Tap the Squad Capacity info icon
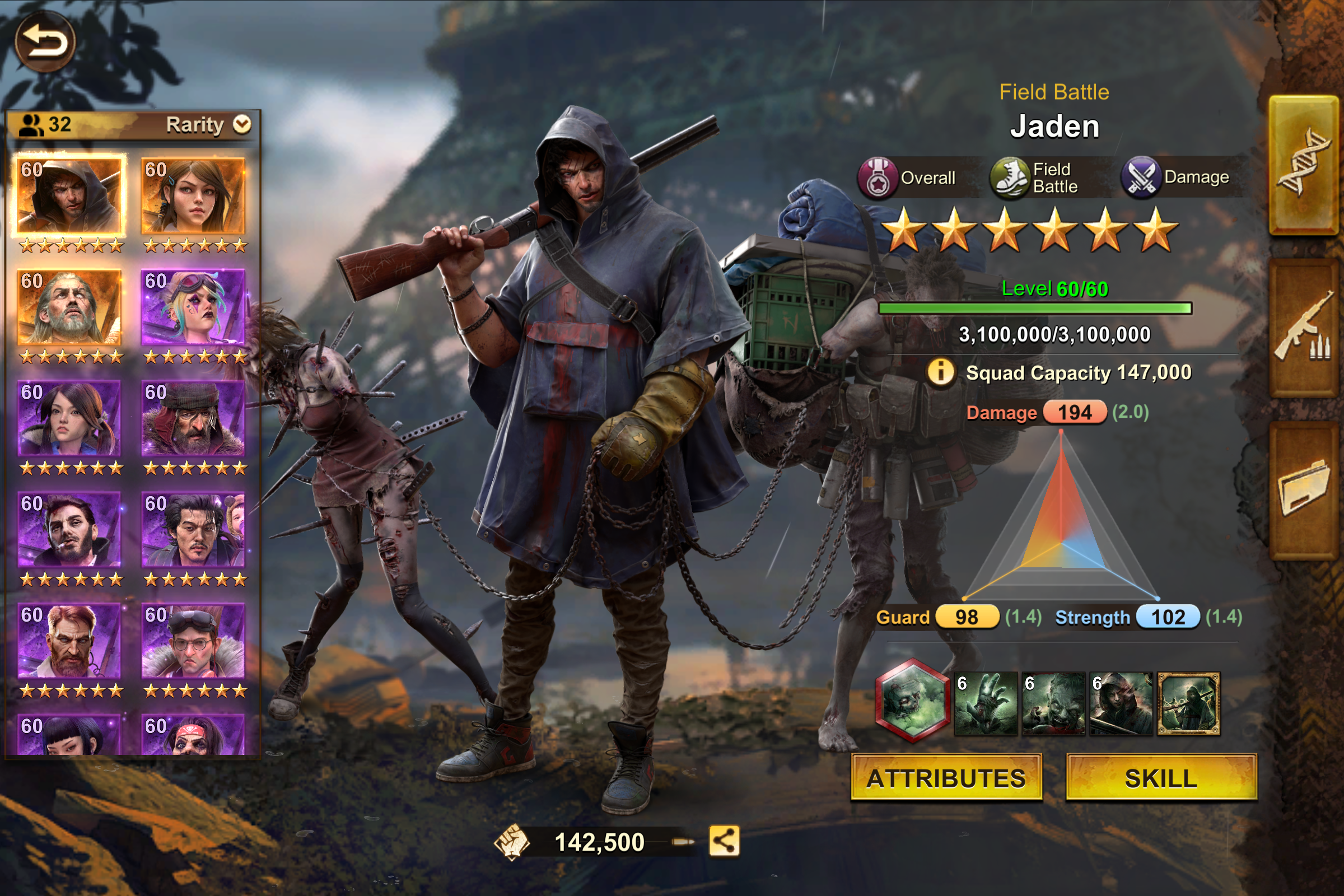The height and width of the screenshot is (896, 1344). [x=942, y=372]
